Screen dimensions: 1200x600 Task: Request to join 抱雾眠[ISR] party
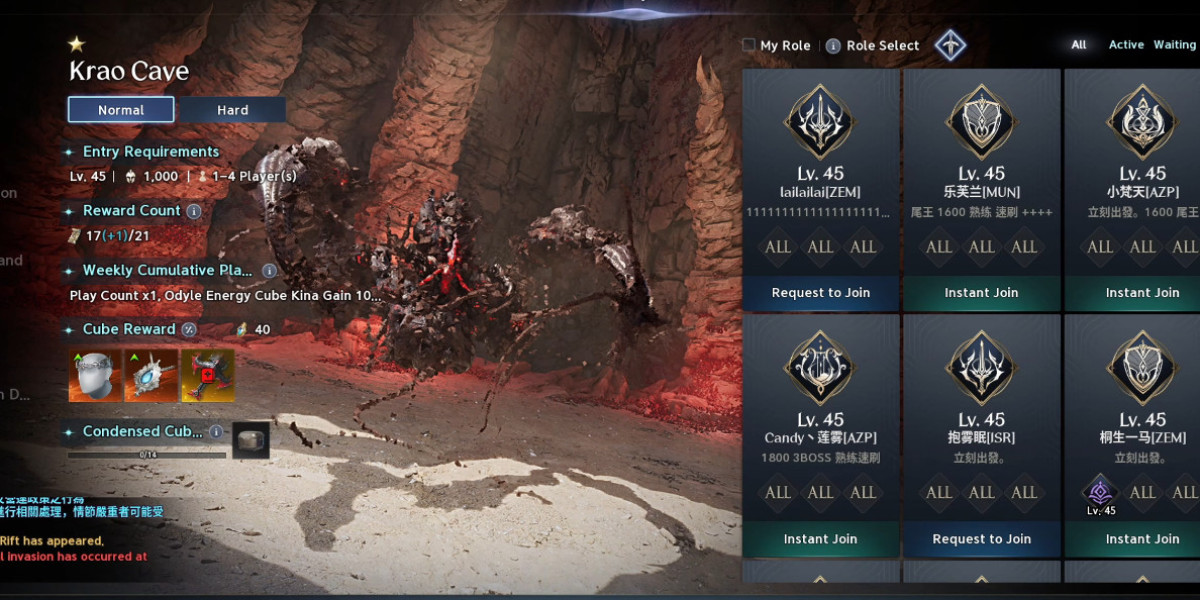pyautogui.click(x=981, y=539)
